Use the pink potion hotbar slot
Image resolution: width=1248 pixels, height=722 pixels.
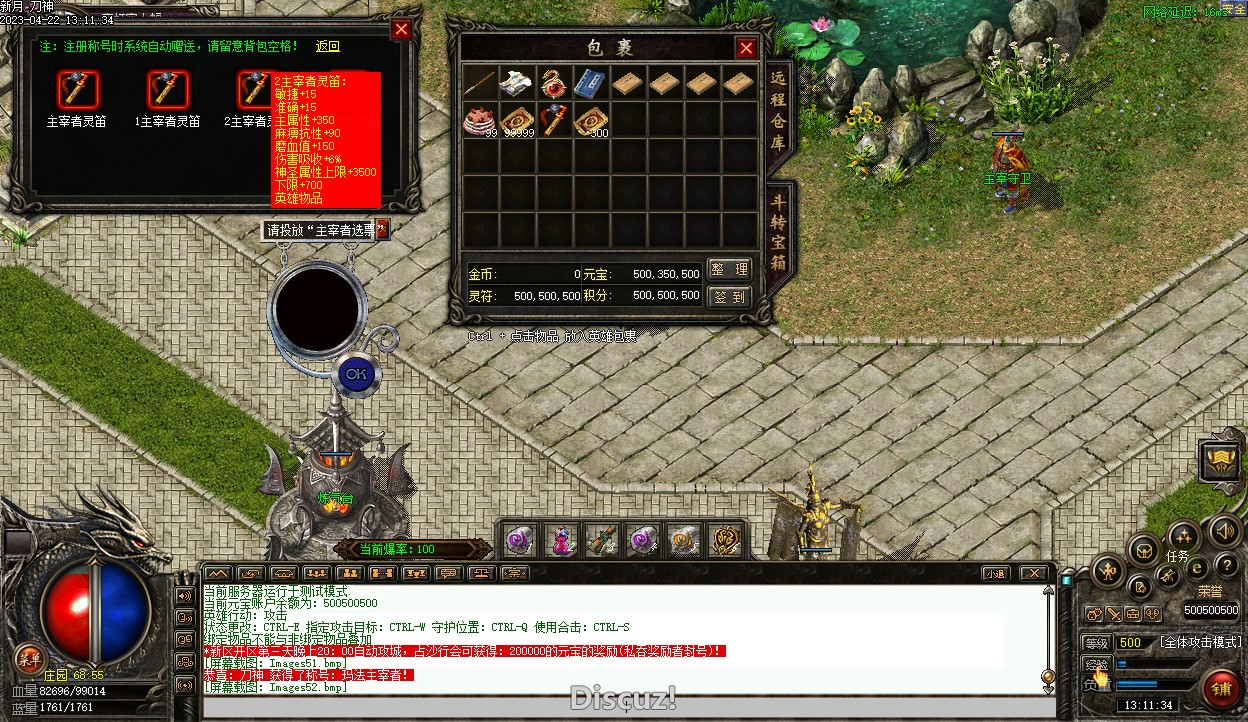[x=562, y=541]
